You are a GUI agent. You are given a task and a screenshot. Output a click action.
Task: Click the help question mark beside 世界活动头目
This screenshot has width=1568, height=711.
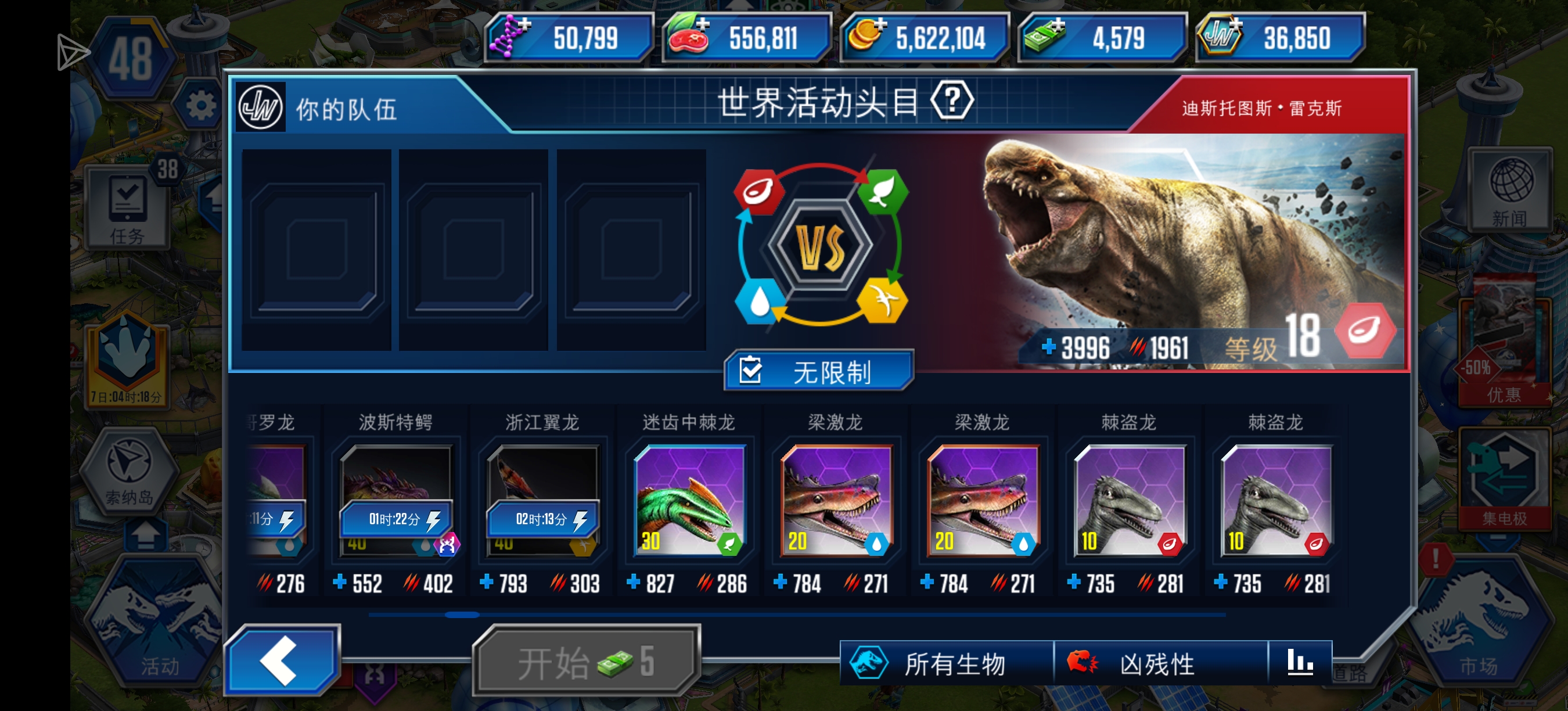point(952,101)
